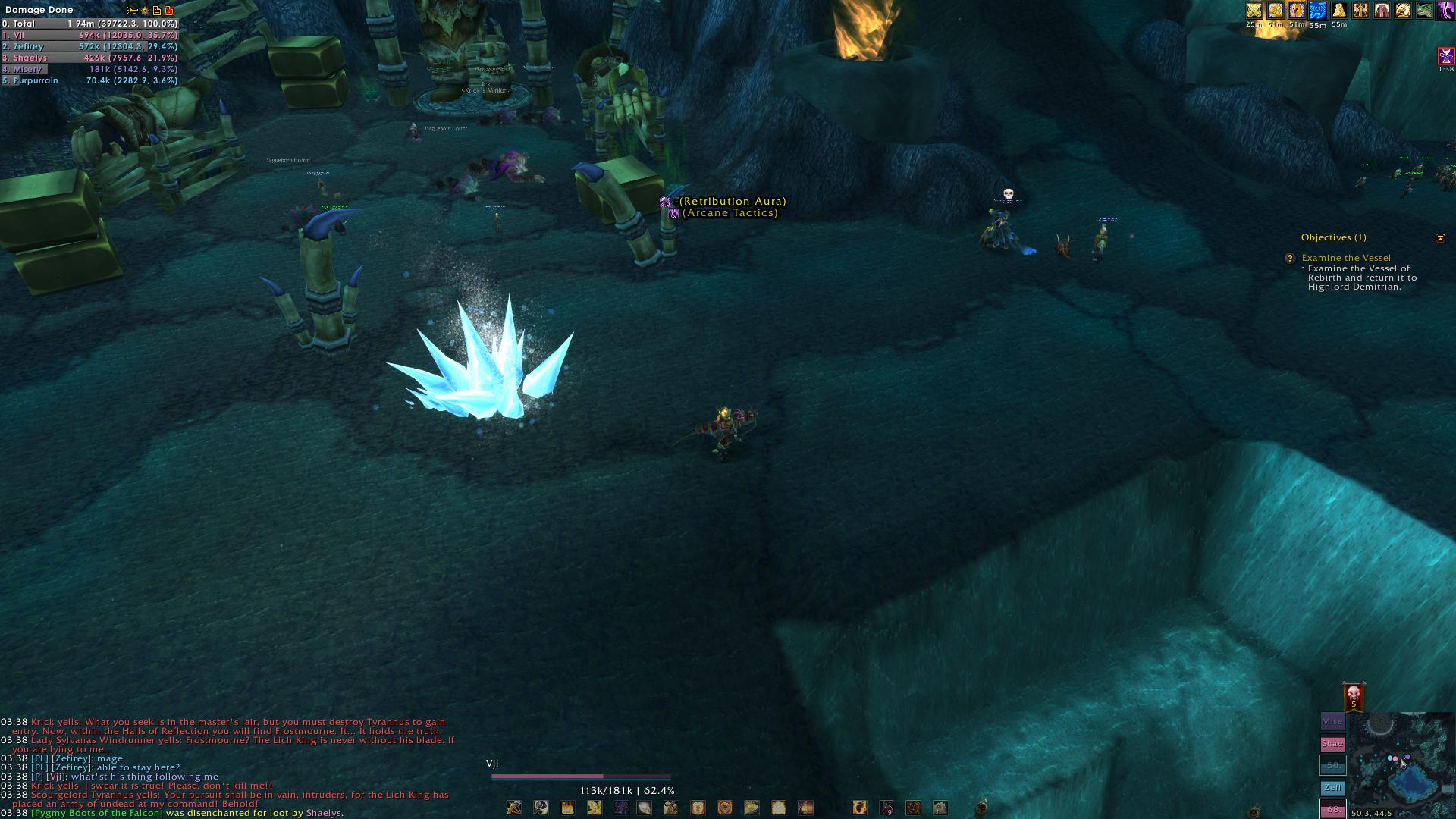Select Purpurrain's row in damage meter
This screenshot has height=819, width=1456.
tap(89, 80)
